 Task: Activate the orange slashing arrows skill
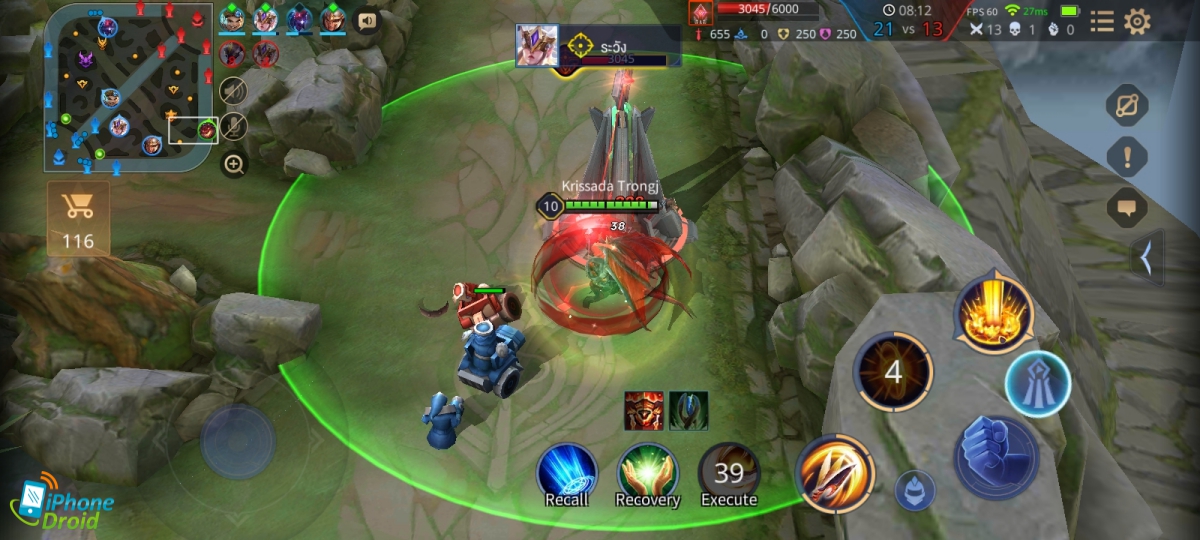836,472
